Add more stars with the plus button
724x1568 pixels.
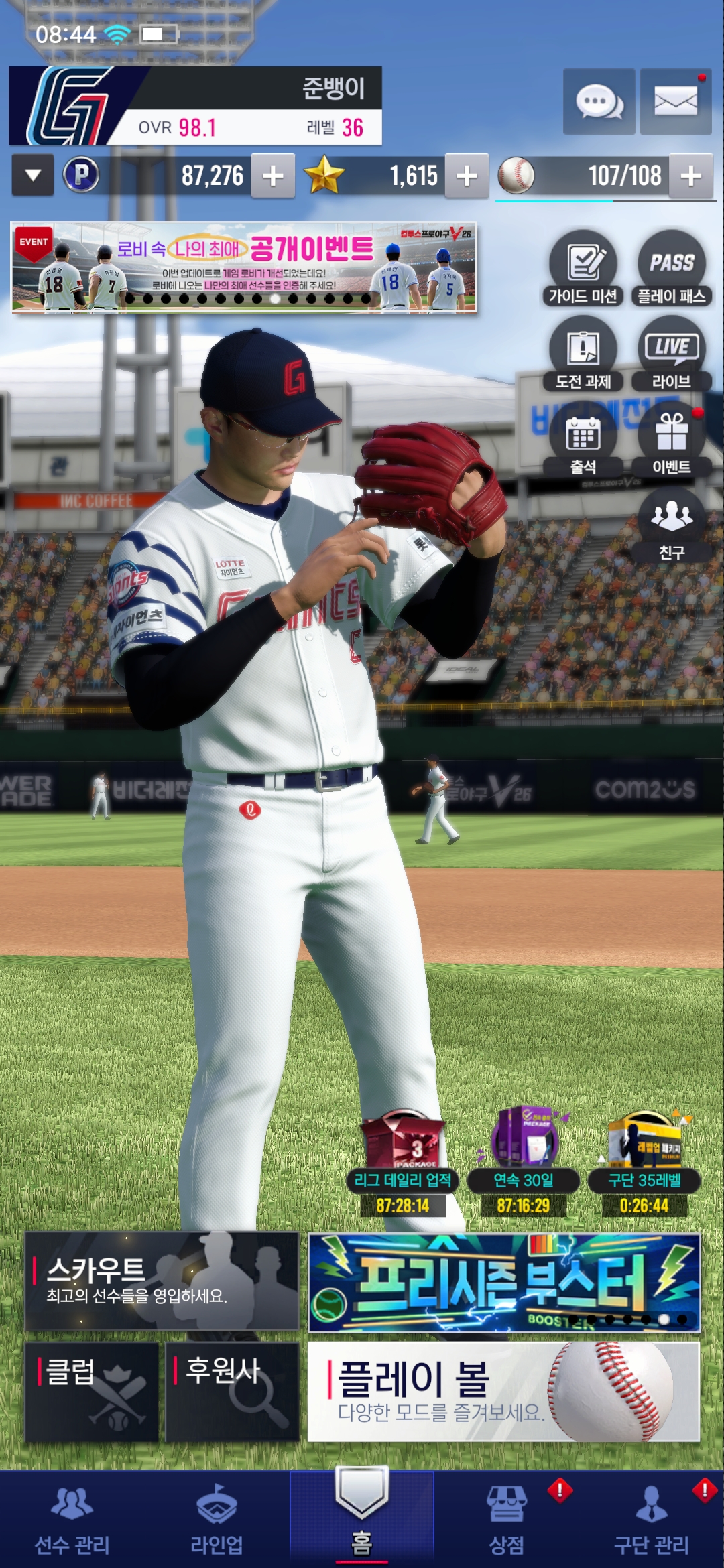coord(467,176)
